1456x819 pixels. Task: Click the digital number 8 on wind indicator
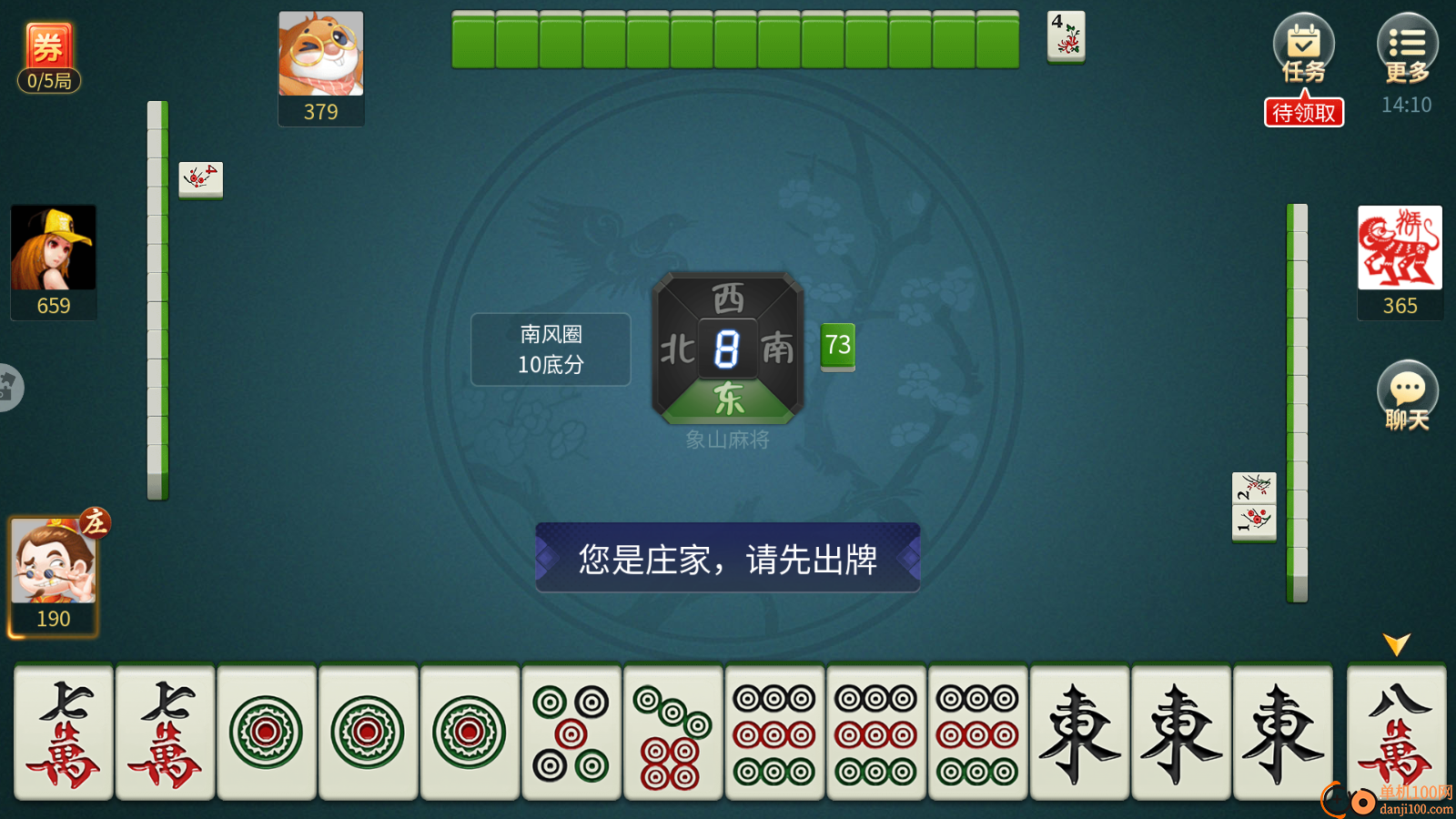coord(726,346)
